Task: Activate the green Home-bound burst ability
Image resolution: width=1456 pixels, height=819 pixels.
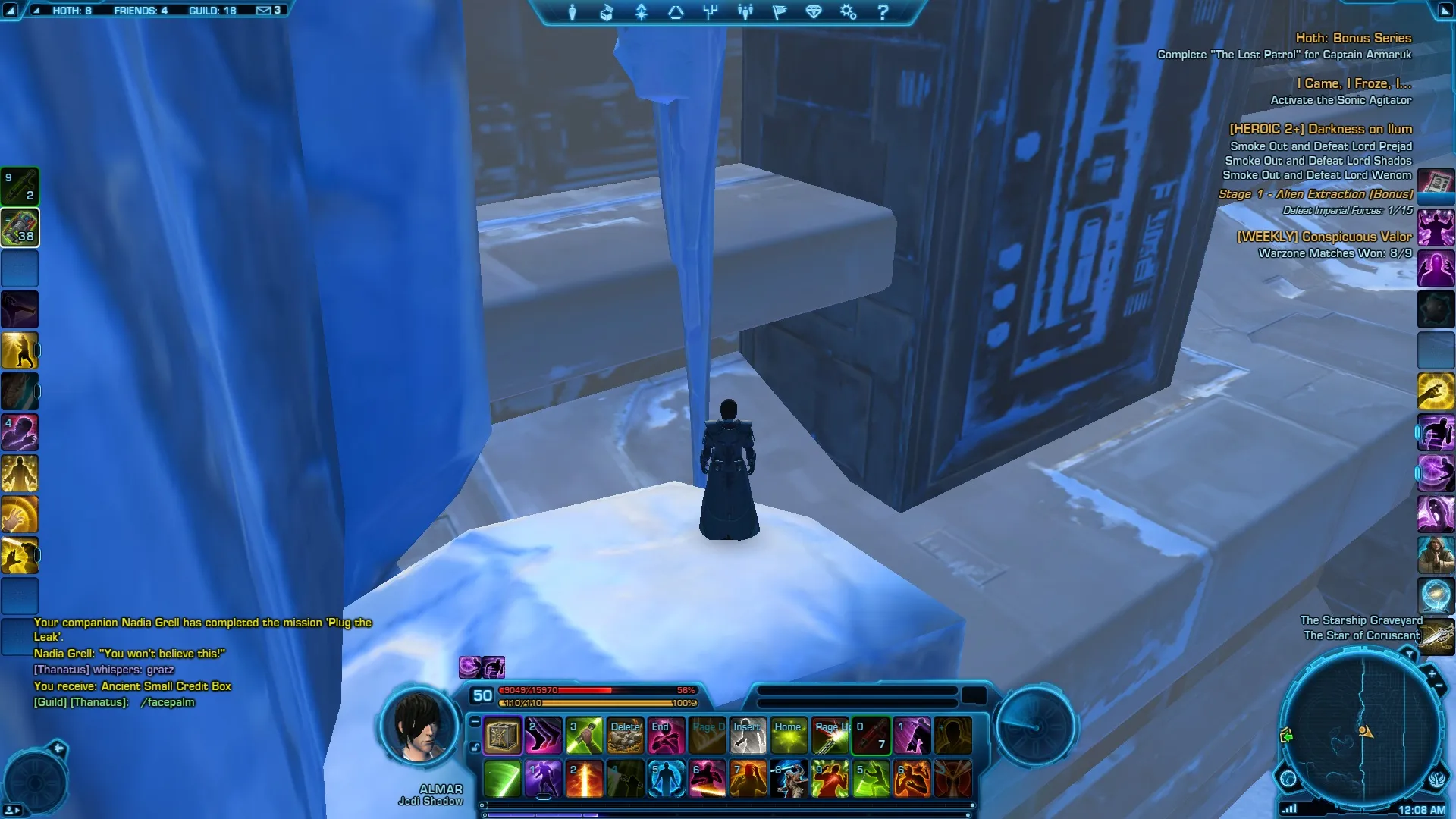Action: 789,736
